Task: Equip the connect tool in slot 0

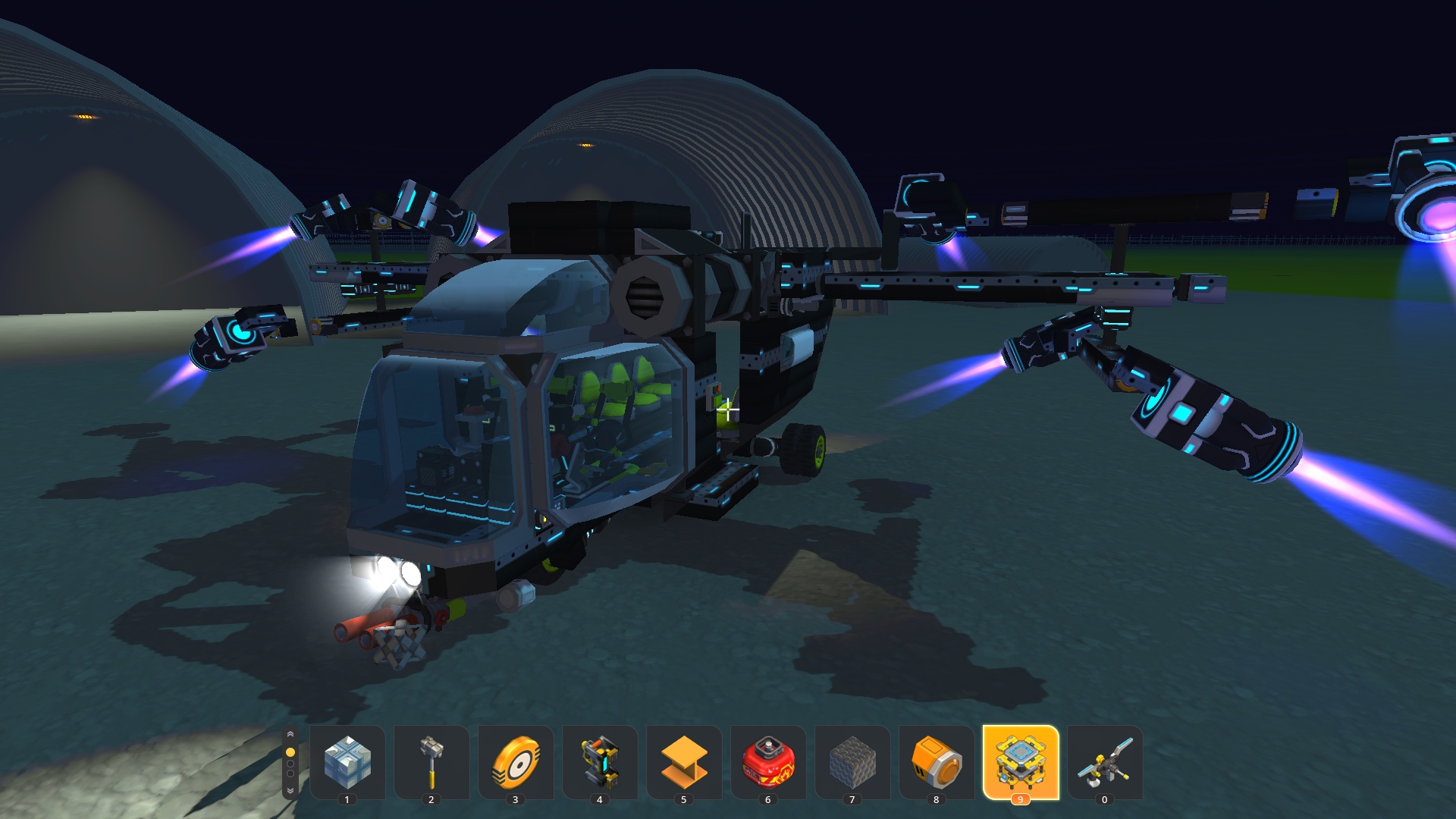Action: [x=1105, y=761]
